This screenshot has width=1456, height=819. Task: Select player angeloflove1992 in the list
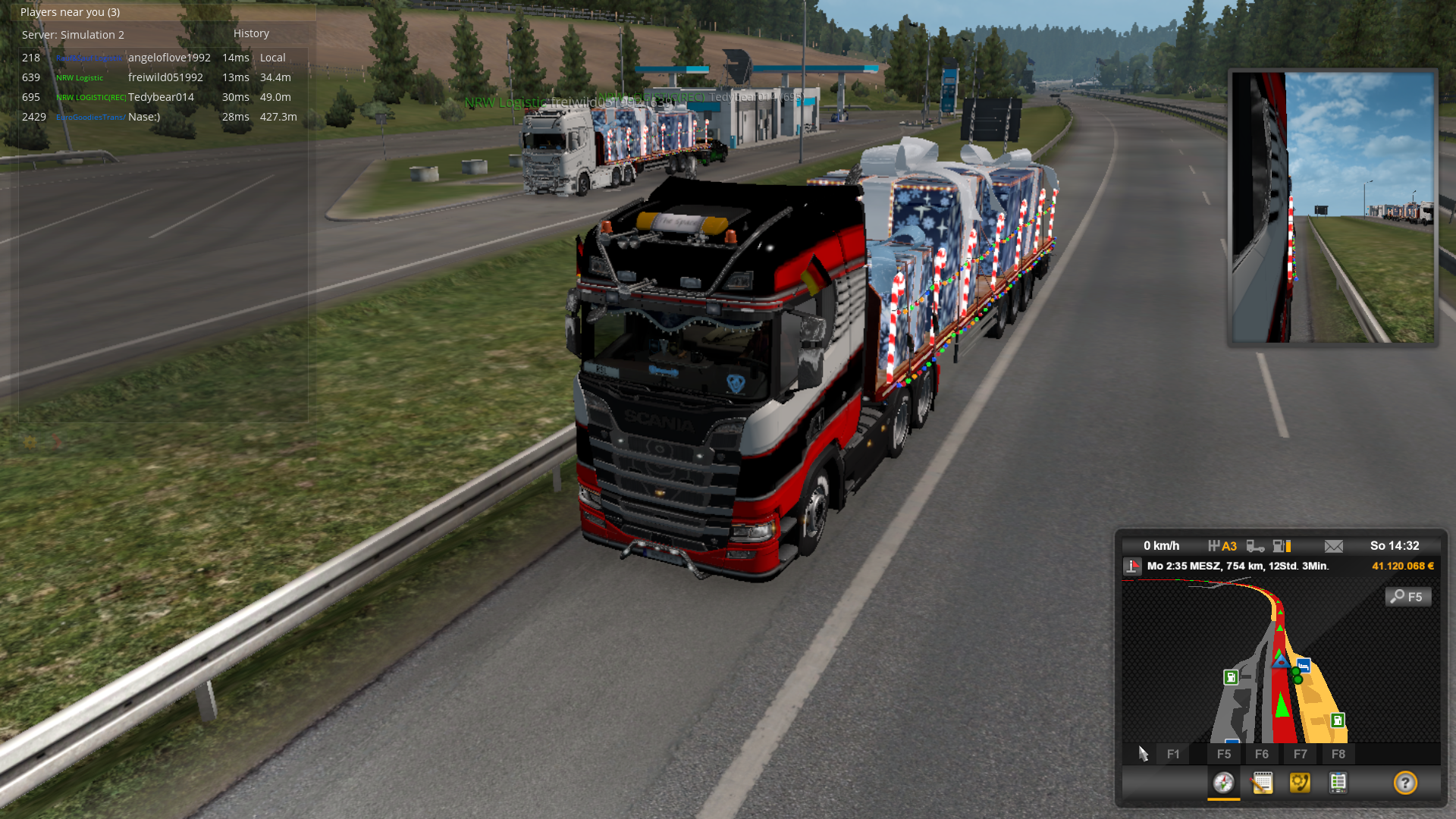pos(169,58)
